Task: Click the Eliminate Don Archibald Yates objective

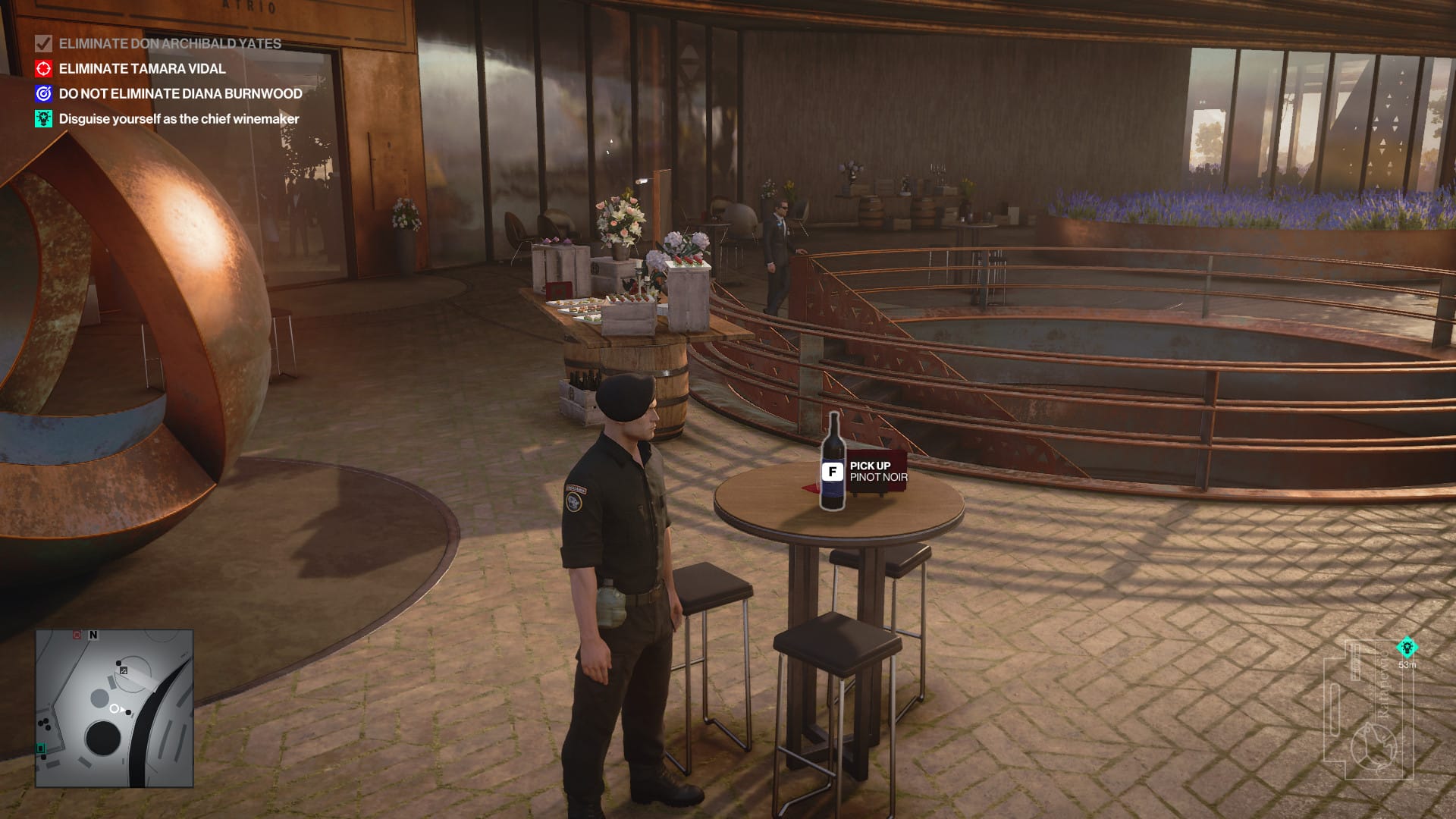Action: click(170, 44)
